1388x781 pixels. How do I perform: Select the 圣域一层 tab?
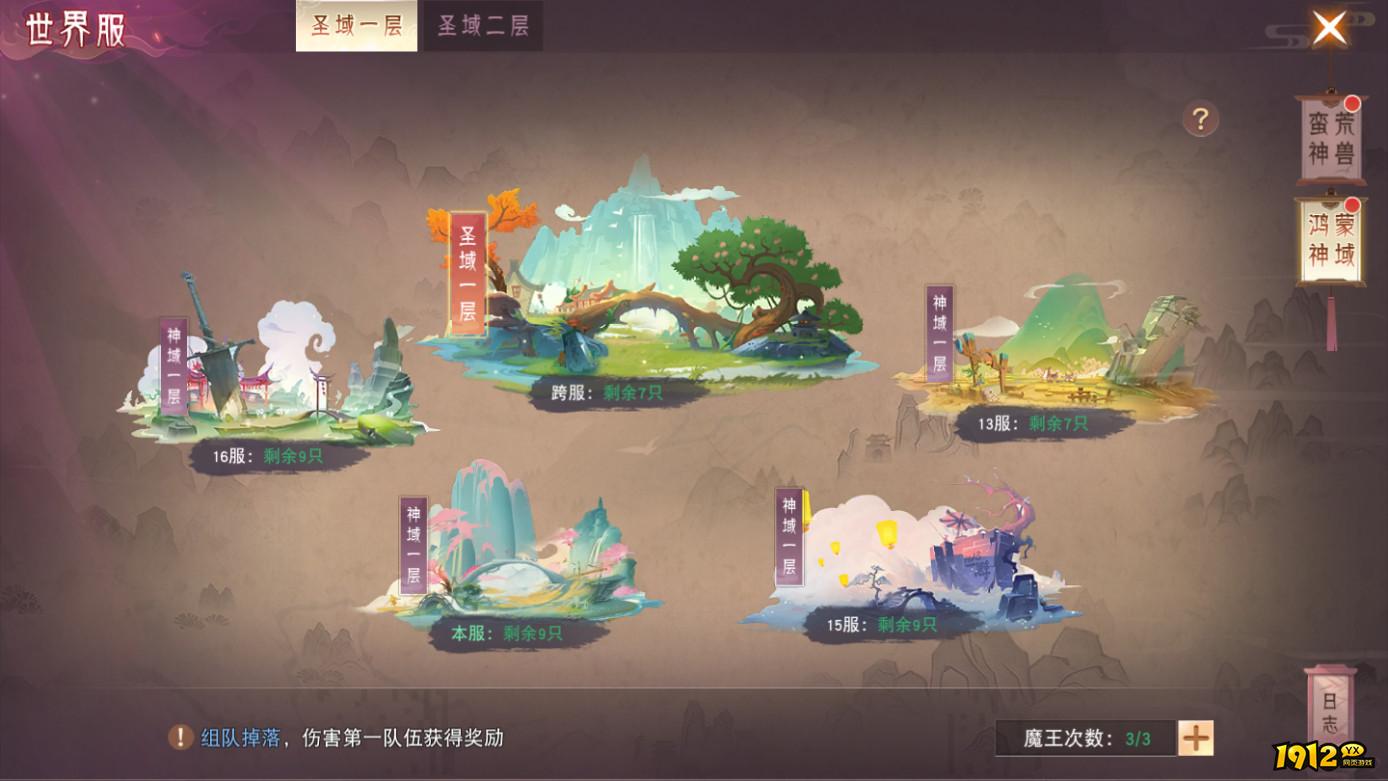357,26
